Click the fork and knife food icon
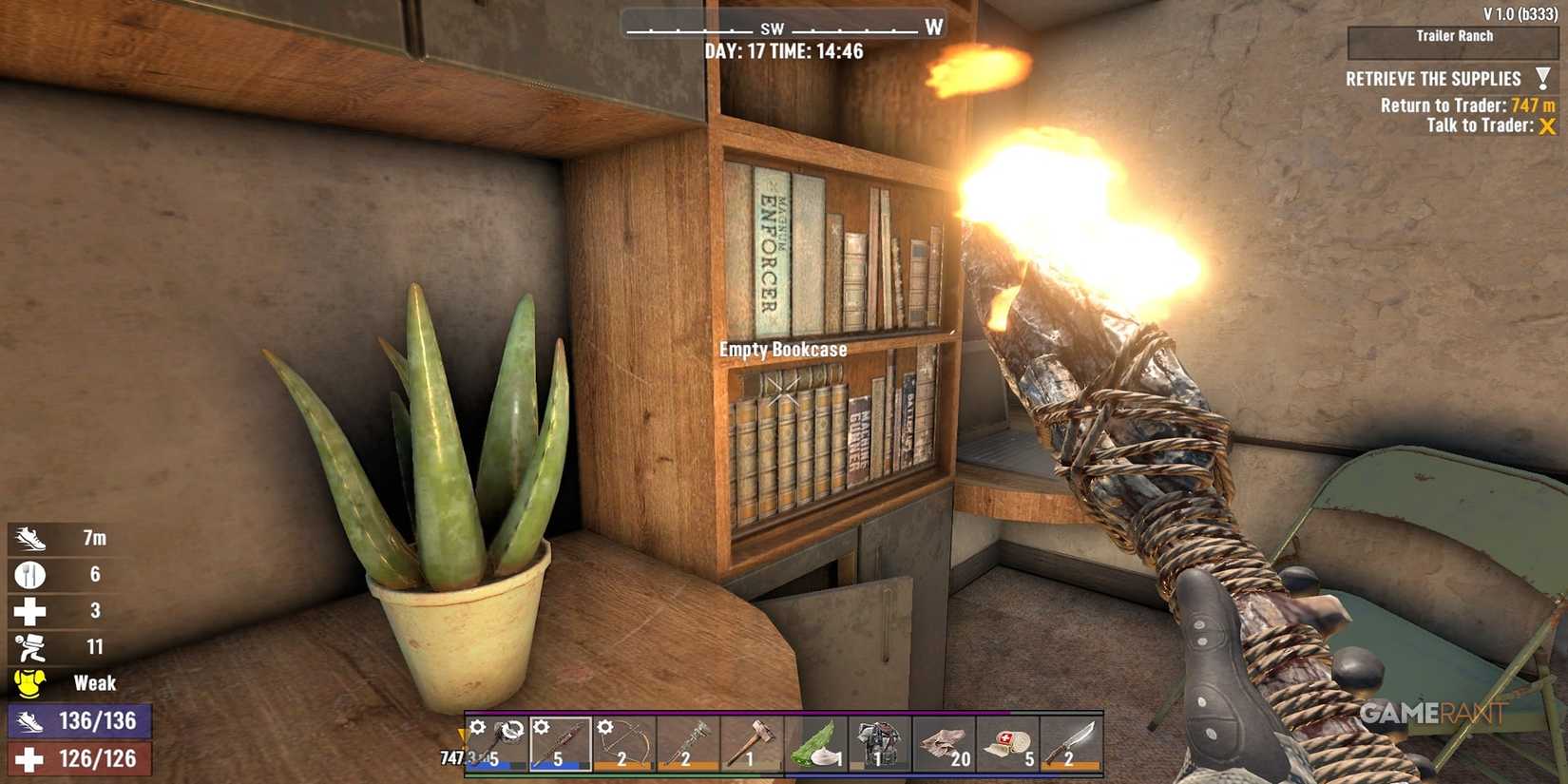Image resolution: width=1568 pixels, height=784 pixels. [x=30, y=574]
